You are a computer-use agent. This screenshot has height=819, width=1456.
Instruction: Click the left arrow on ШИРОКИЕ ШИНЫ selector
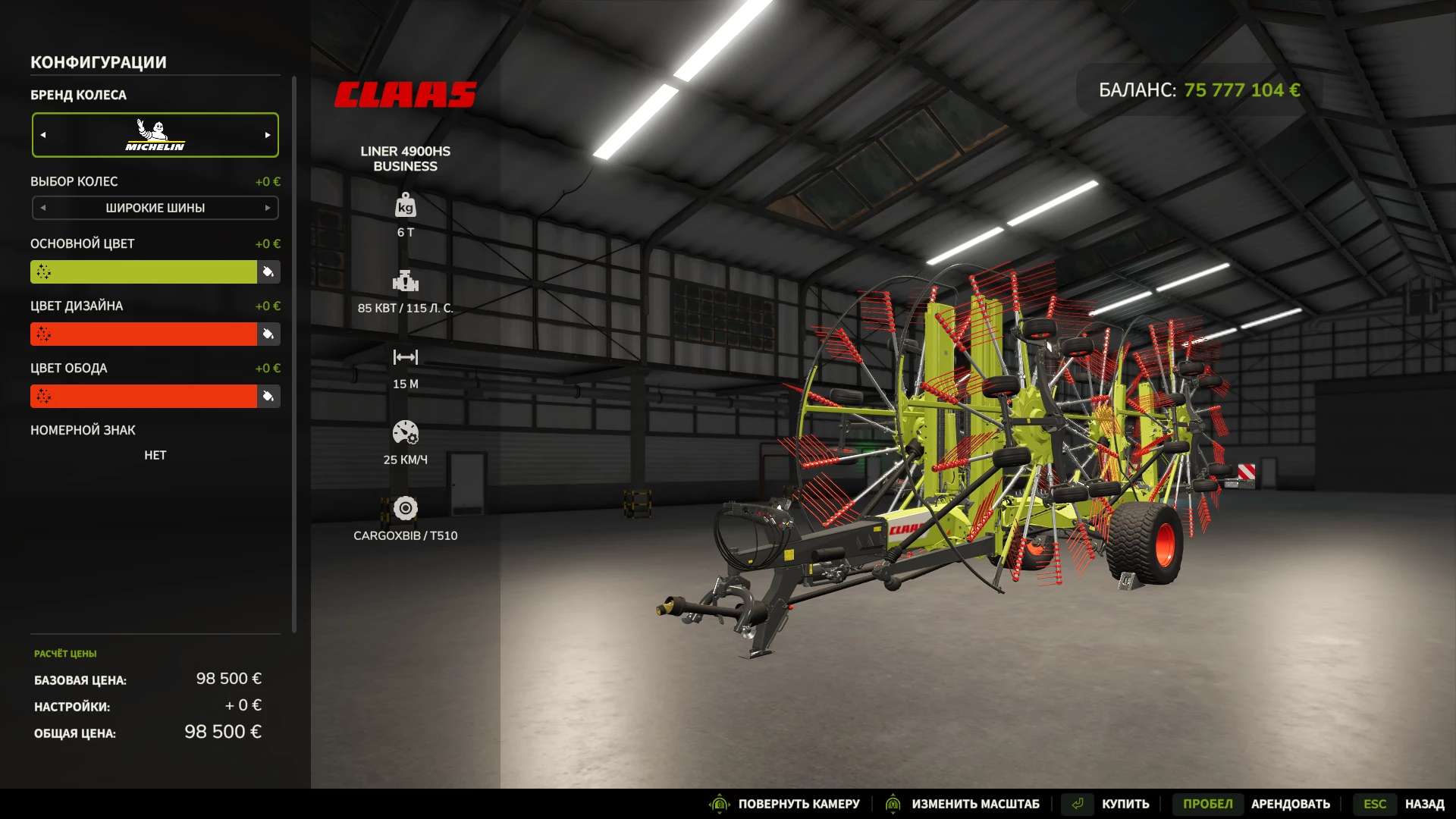44,207
